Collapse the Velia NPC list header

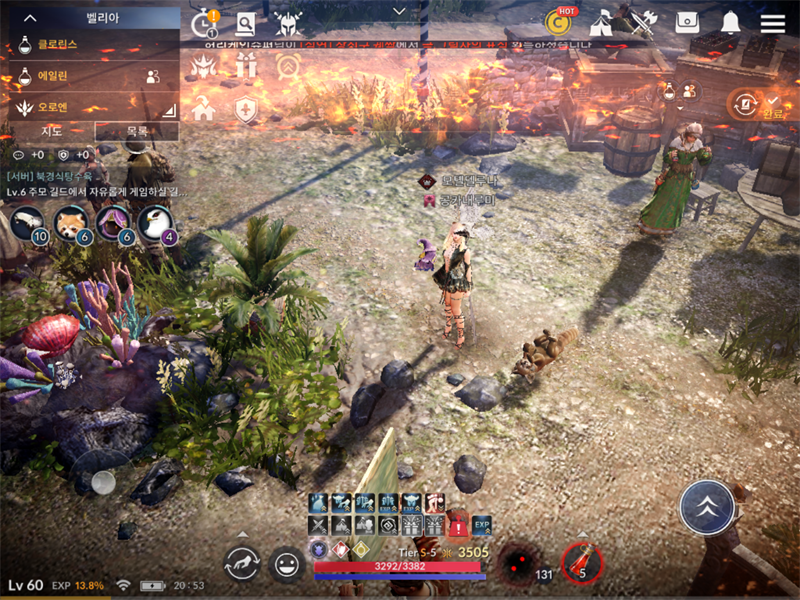click(x=30, y=18)
